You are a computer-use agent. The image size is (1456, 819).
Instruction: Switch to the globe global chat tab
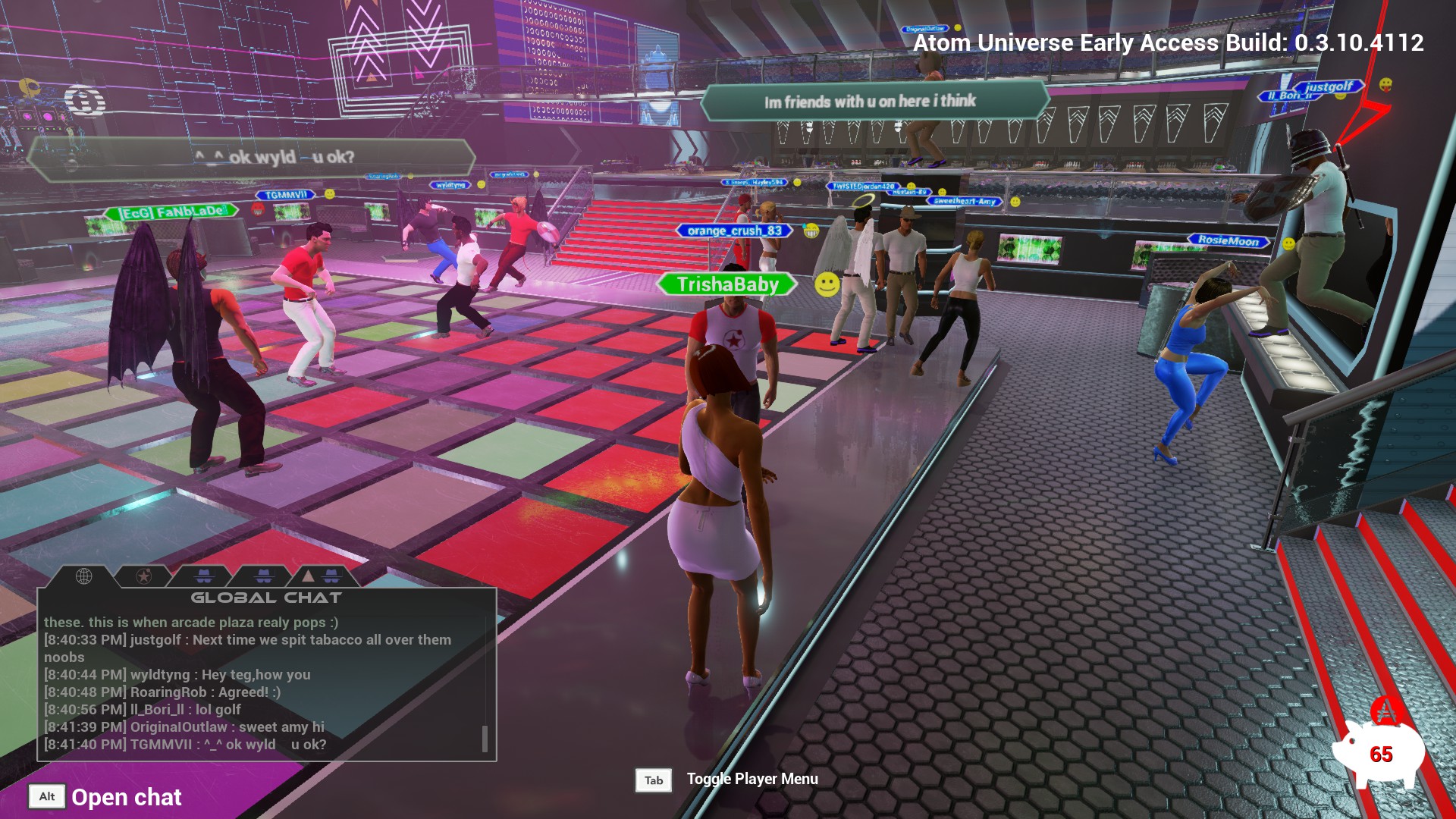[x=83, y=576]
